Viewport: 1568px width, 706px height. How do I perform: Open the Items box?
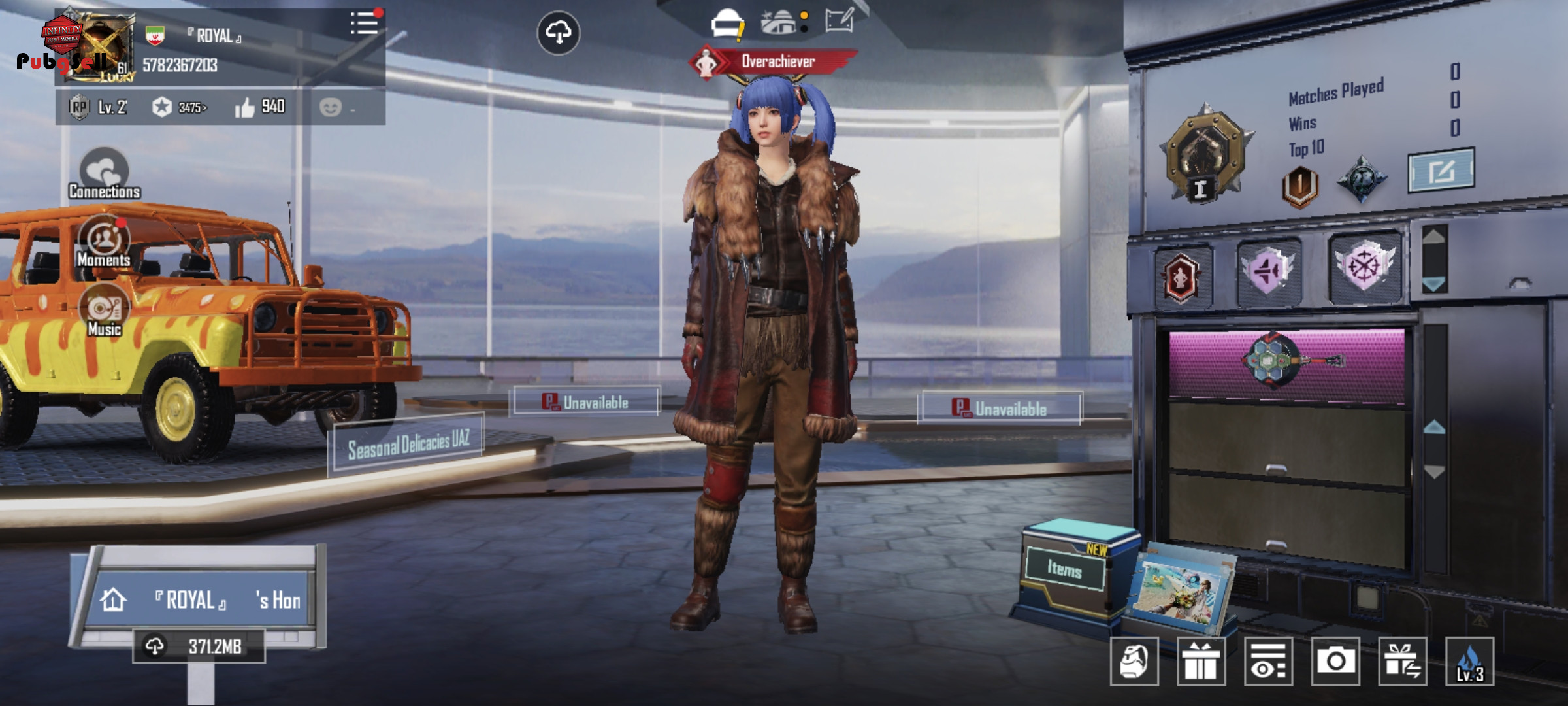(1065, 569)
